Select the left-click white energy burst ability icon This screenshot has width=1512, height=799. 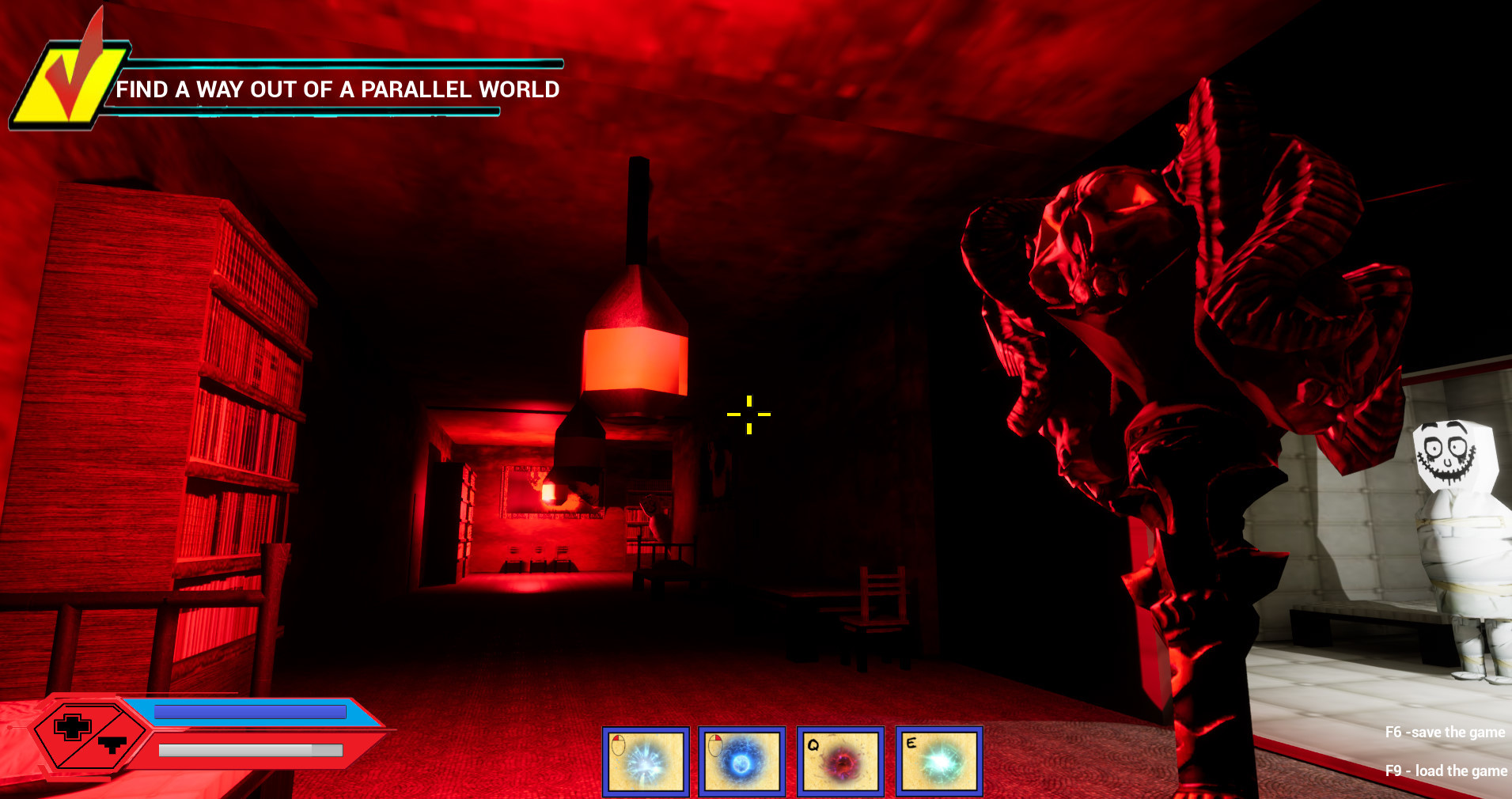click(x=645, y=762)
